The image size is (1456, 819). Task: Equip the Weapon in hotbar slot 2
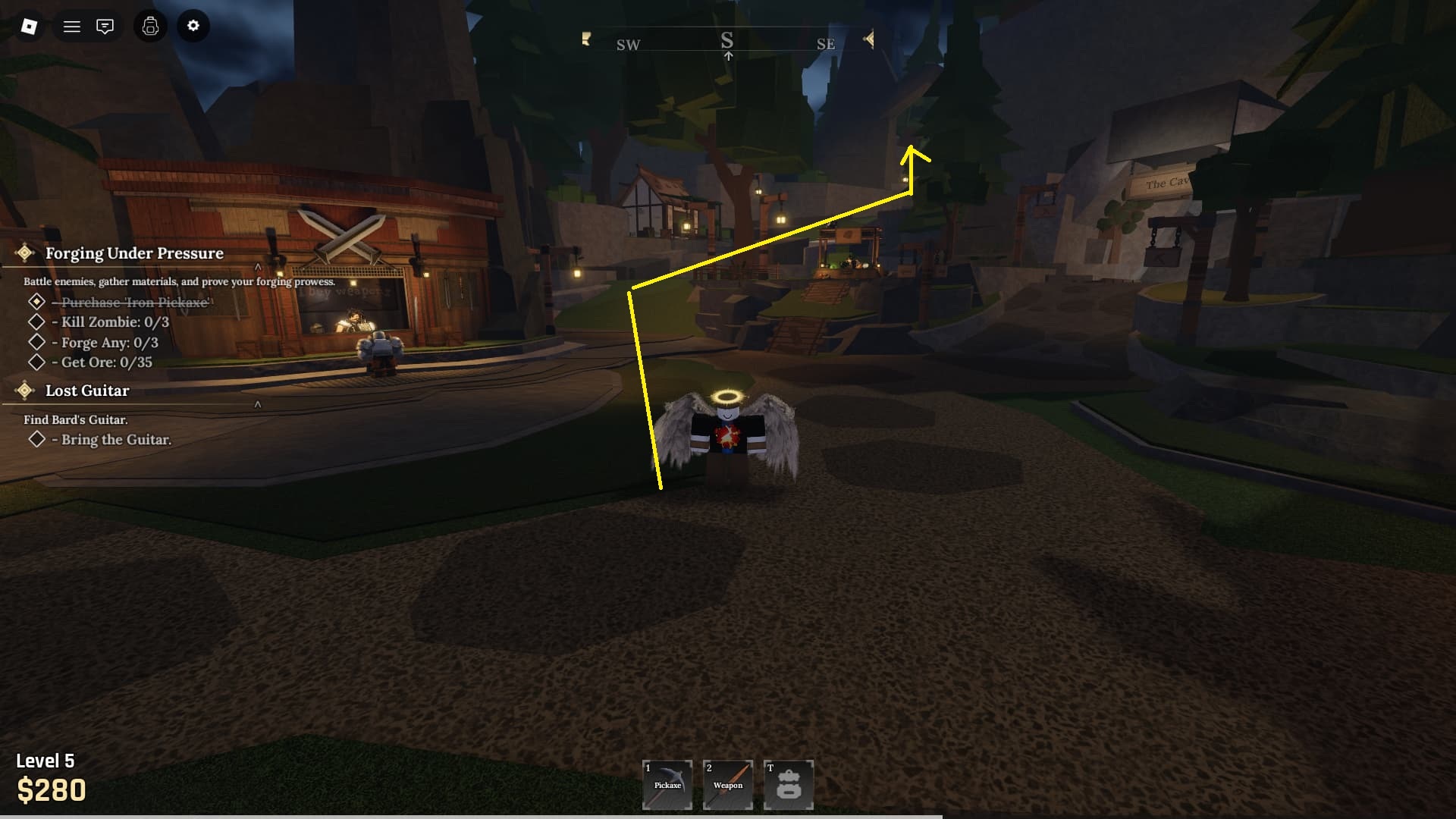pyautogui.click(x=728, y=785)
